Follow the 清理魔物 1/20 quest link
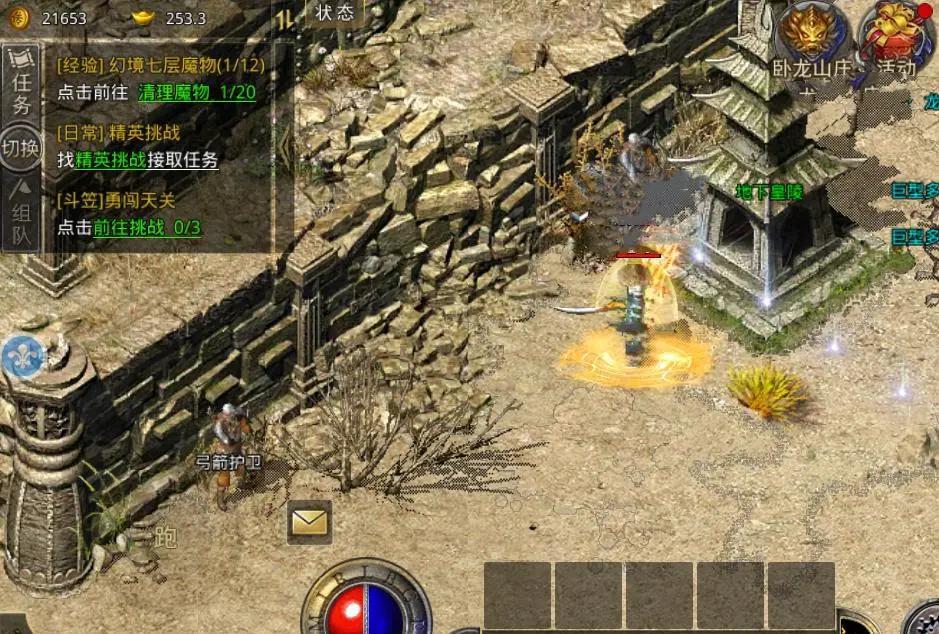Image resolution: width=939 pixels, height=634 pixels. point(197,92)
